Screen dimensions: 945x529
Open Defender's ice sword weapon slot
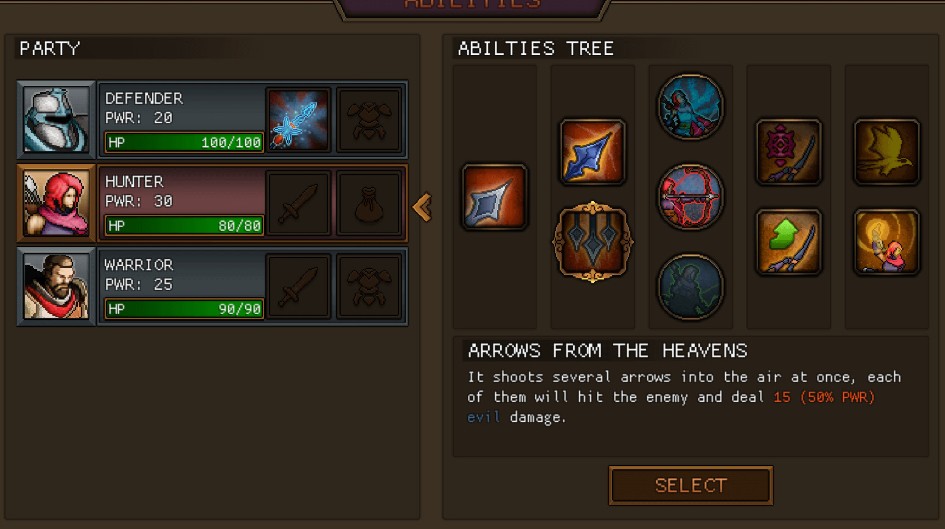(x=298, y=120)
